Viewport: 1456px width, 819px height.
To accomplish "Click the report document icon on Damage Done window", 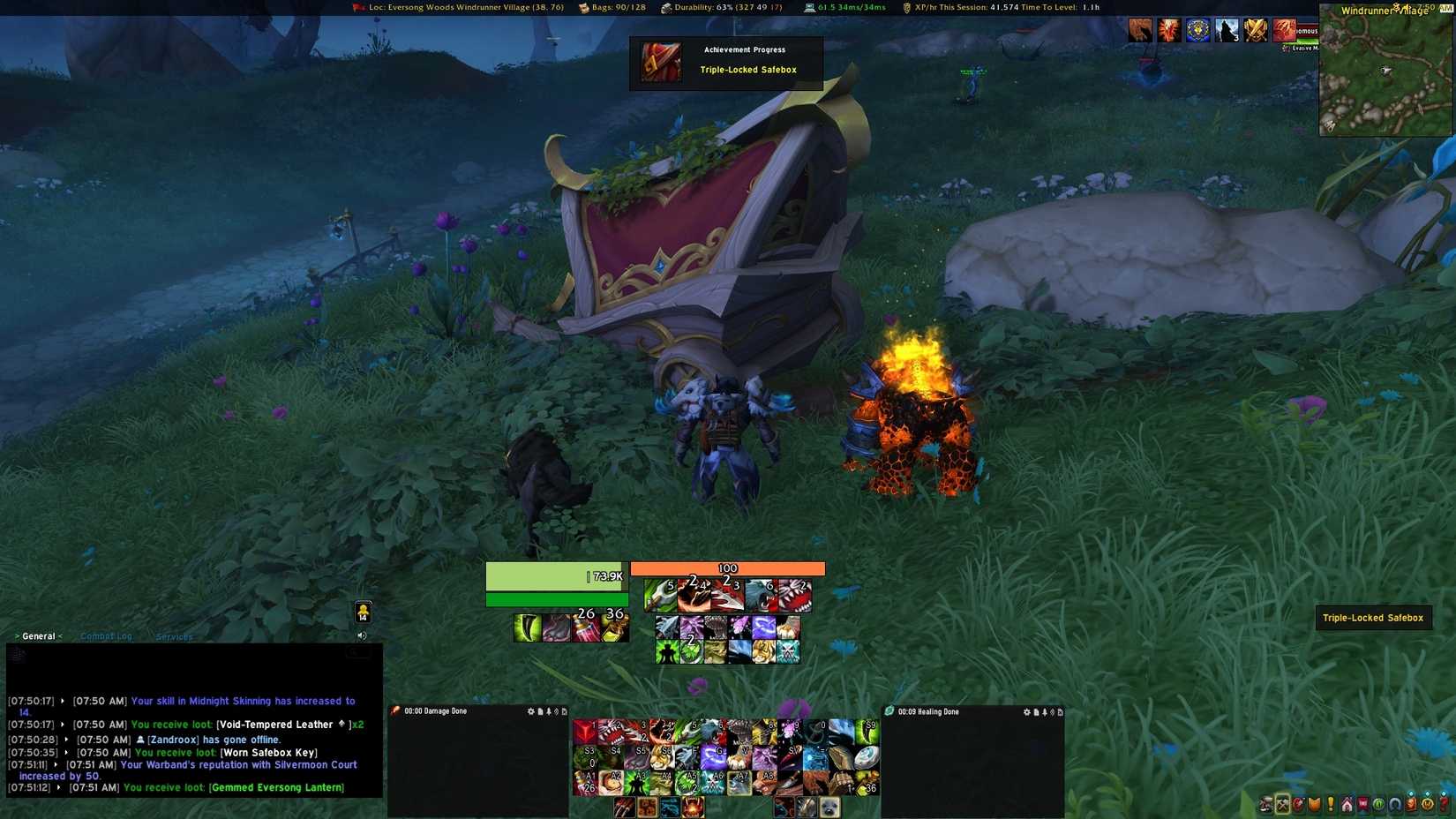I will (x=541, y=711).
